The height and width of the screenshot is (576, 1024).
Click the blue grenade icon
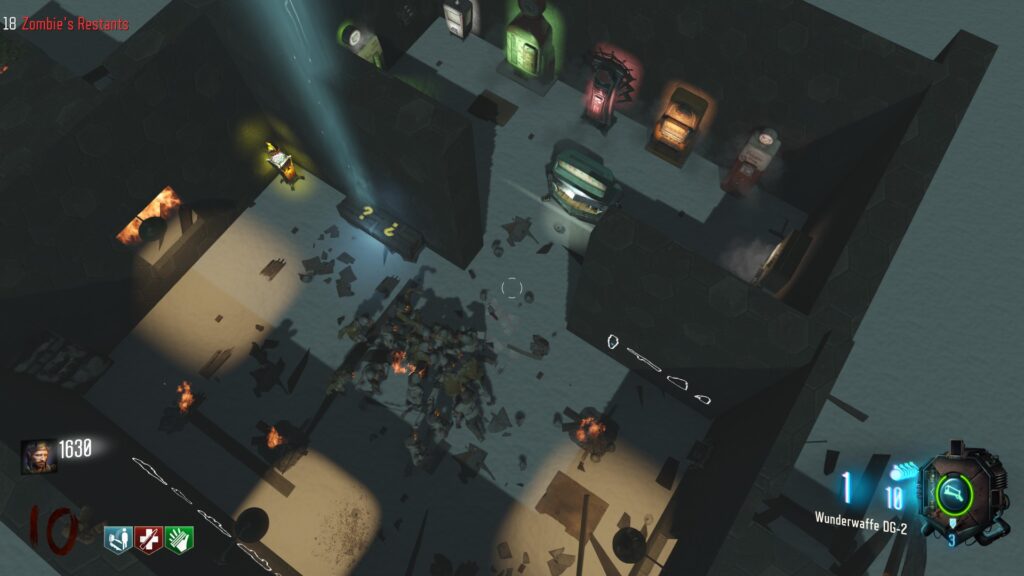(896, 473)
